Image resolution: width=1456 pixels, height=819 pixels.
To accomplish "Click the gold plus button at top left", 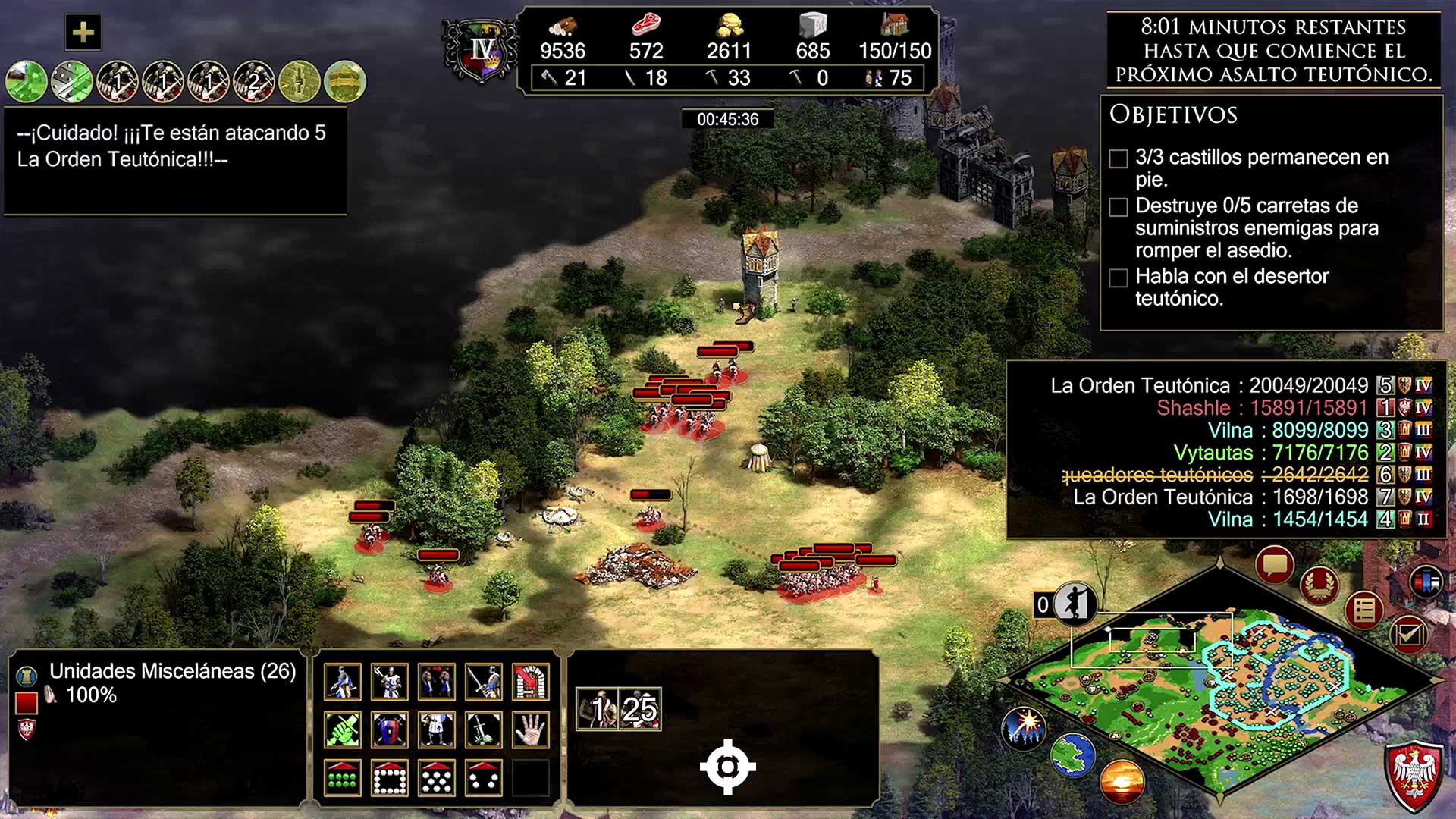I will tap(83, 33).
